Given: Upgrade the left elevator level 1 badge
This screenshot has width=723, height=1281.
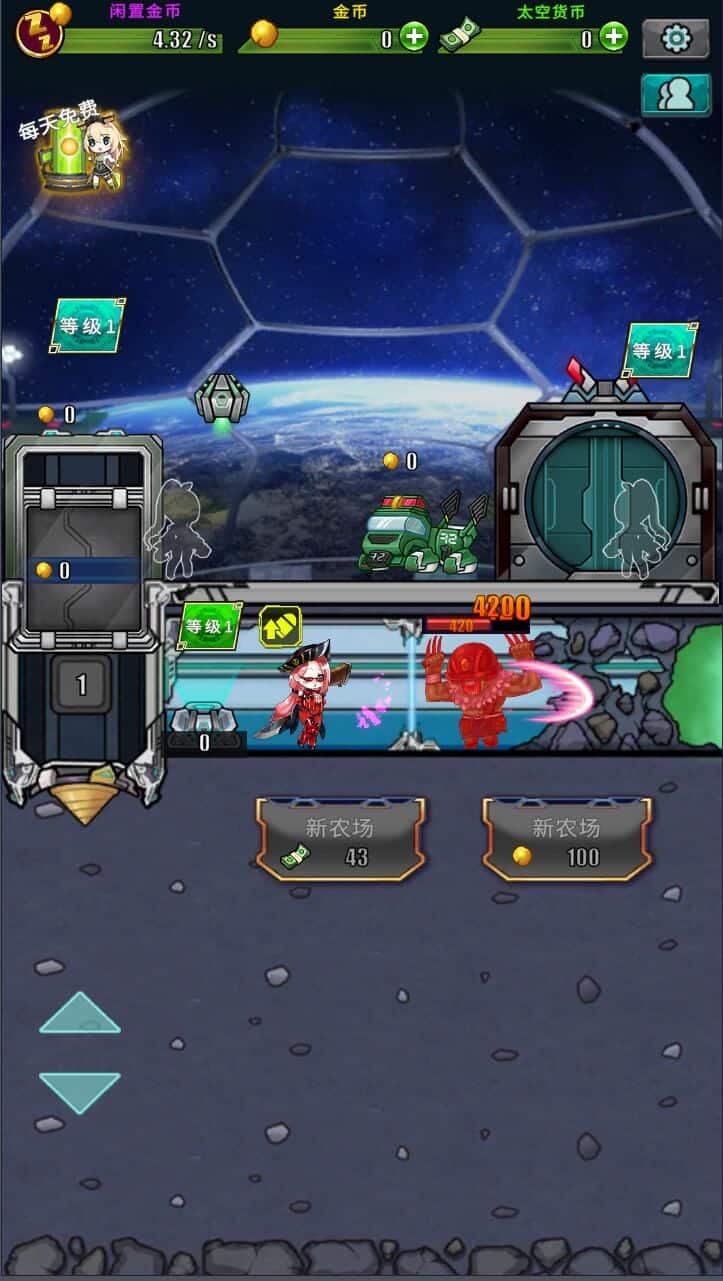Looking at the screenshot, I should point(87,325).
